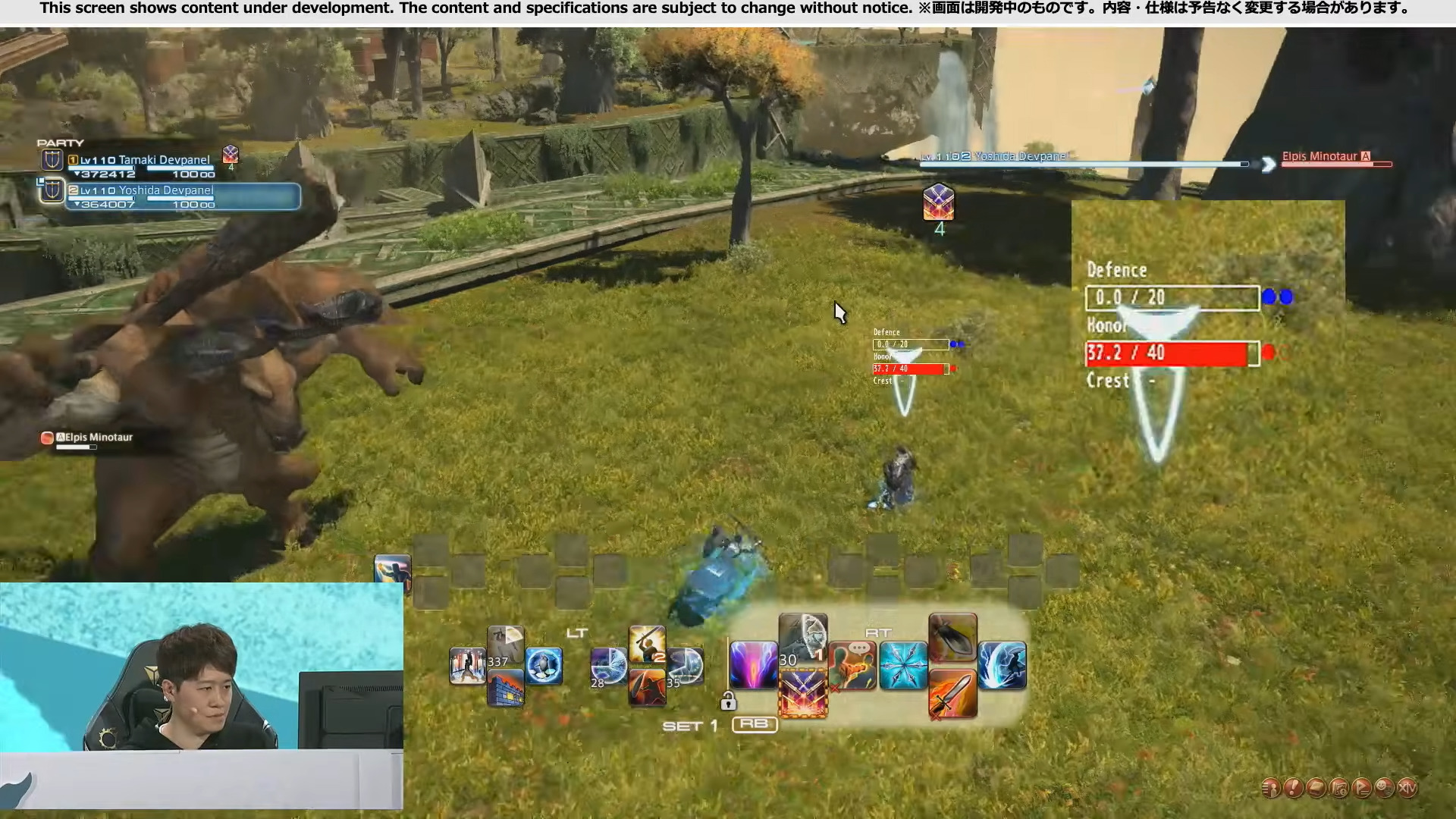1456x819 pixels.
Task: Open the XIV main menu icon
Action: pyautogui.click(x=1407, y=789)
